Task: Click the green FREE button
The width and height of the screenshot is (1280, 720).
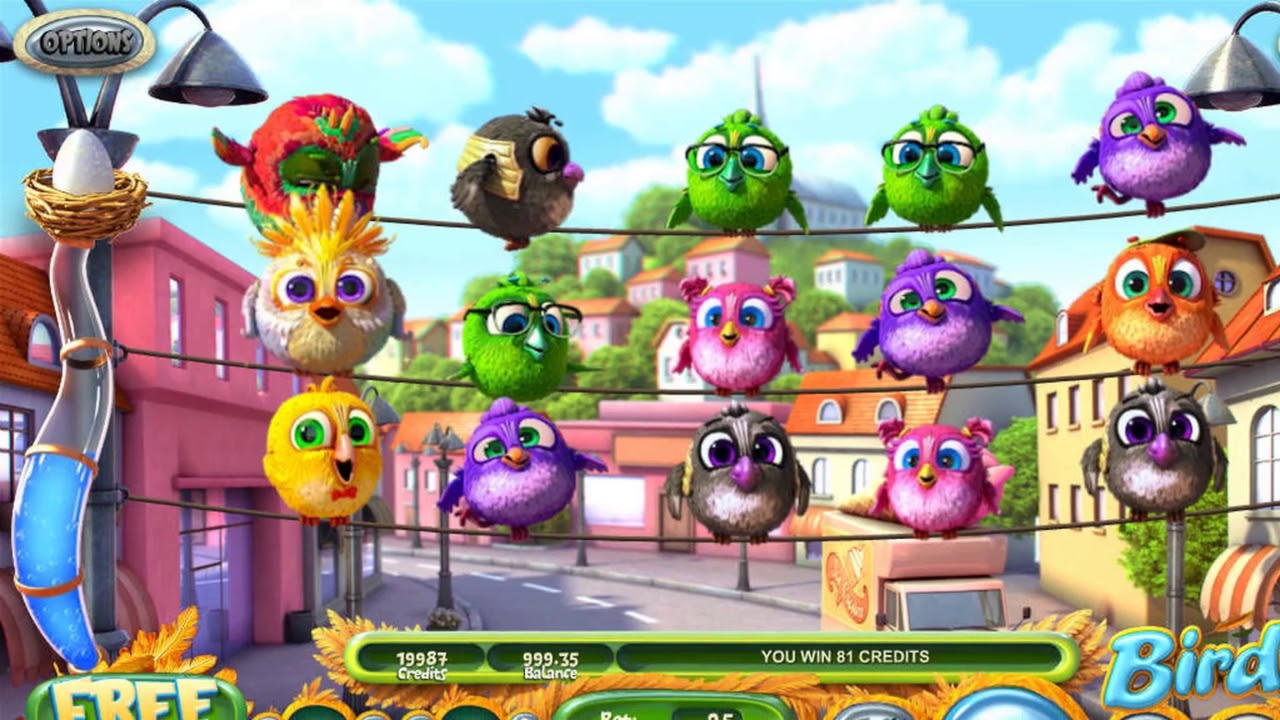Action: [137, 699]
